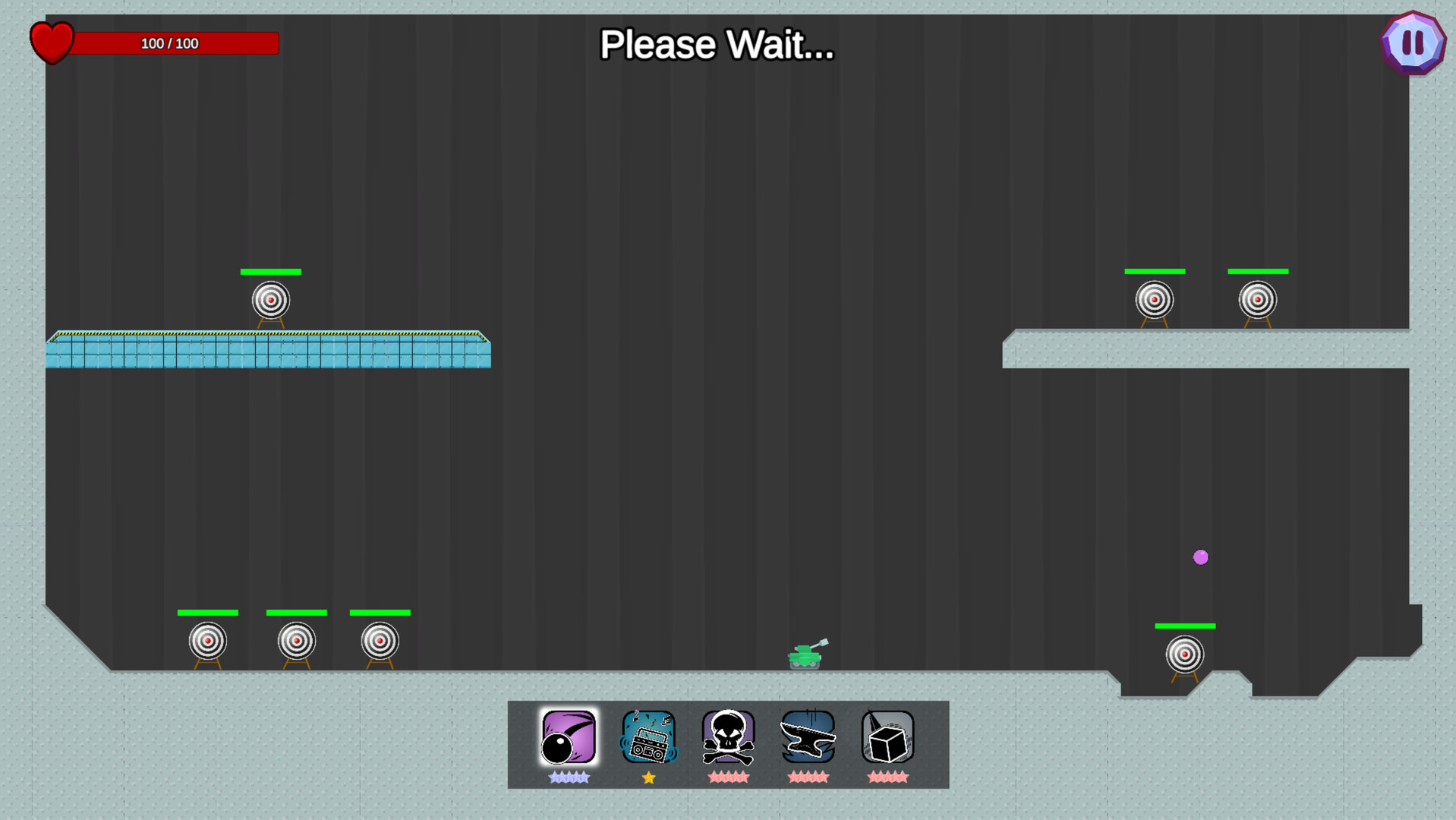Click the blue ice block platform
Screen dimensions: 1456x820
point(268,351)
